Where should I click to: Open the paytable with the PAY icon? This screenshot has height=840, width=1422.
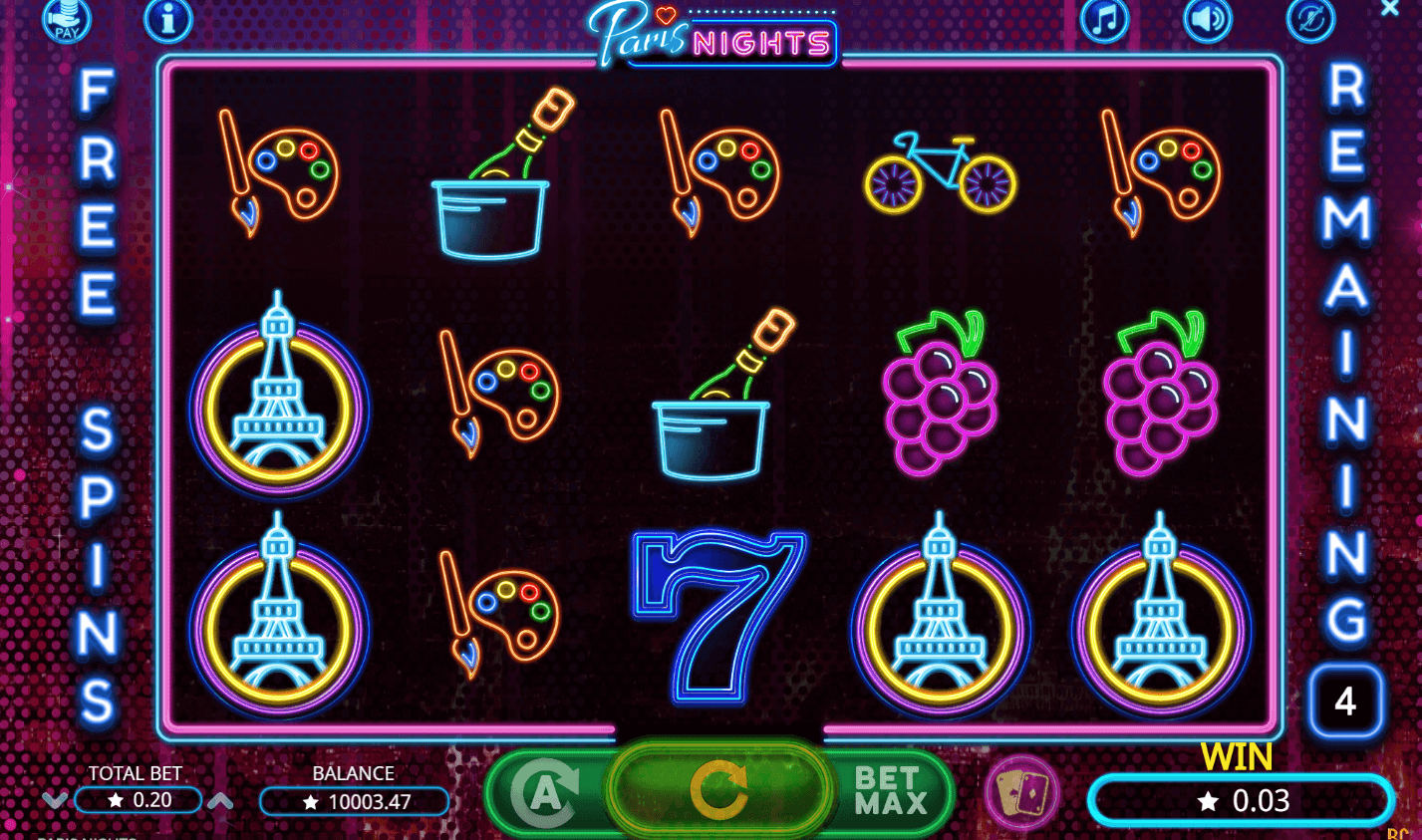(x=67, y=20)
